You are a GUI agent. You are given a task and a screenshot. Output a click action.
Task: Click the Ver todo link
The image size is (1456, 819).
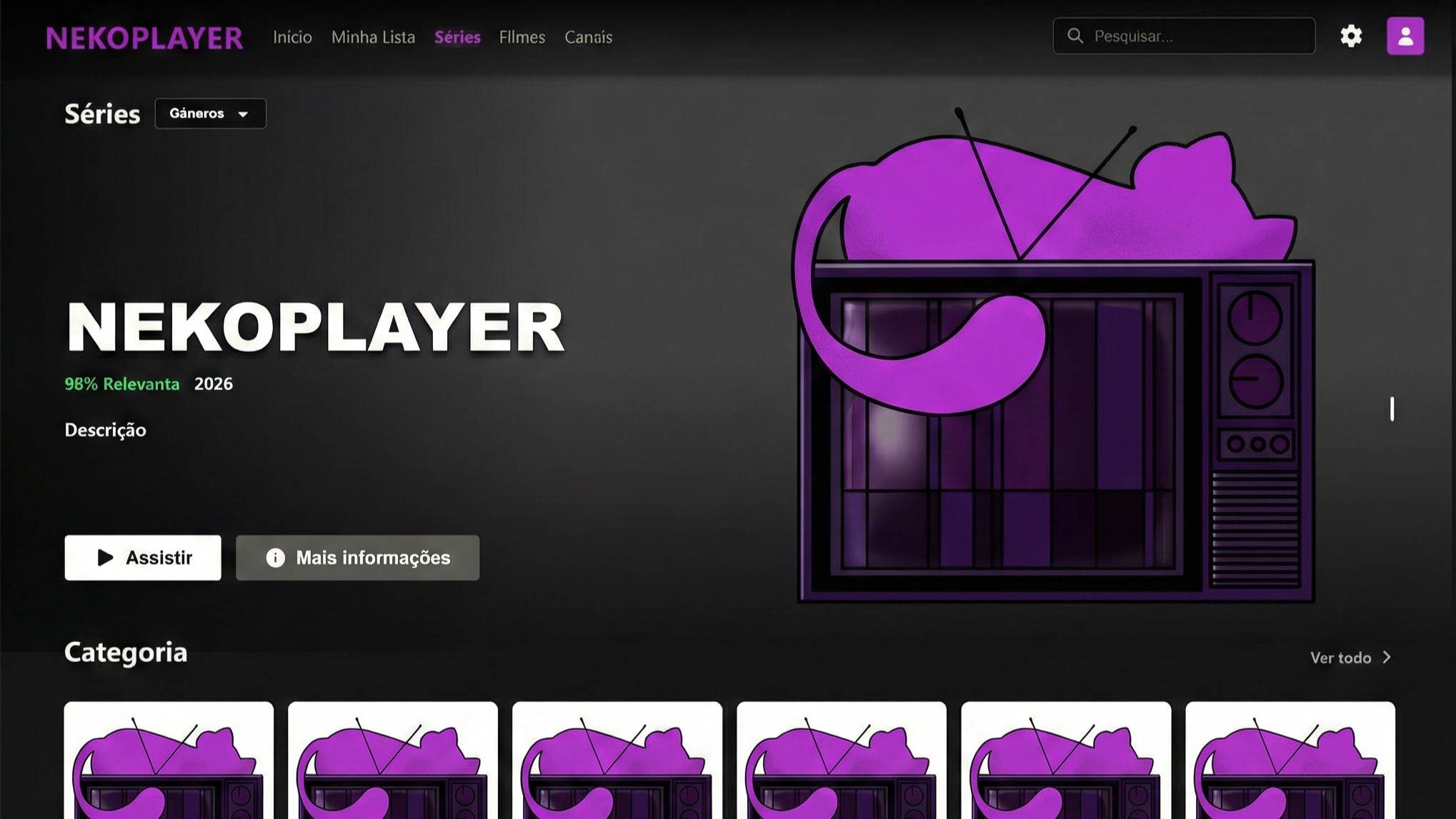pos(1340,658)
